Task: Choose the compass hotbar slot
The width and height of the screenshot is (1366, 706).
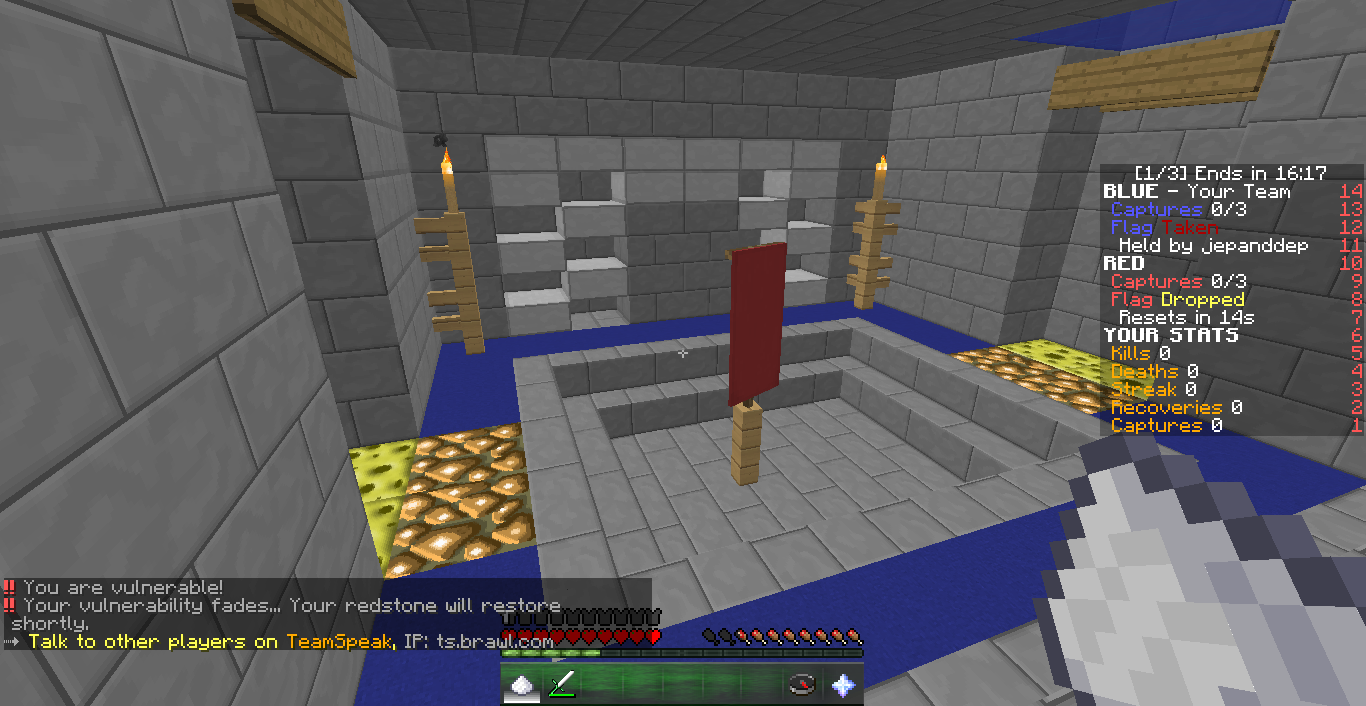Action: [802, 686]
